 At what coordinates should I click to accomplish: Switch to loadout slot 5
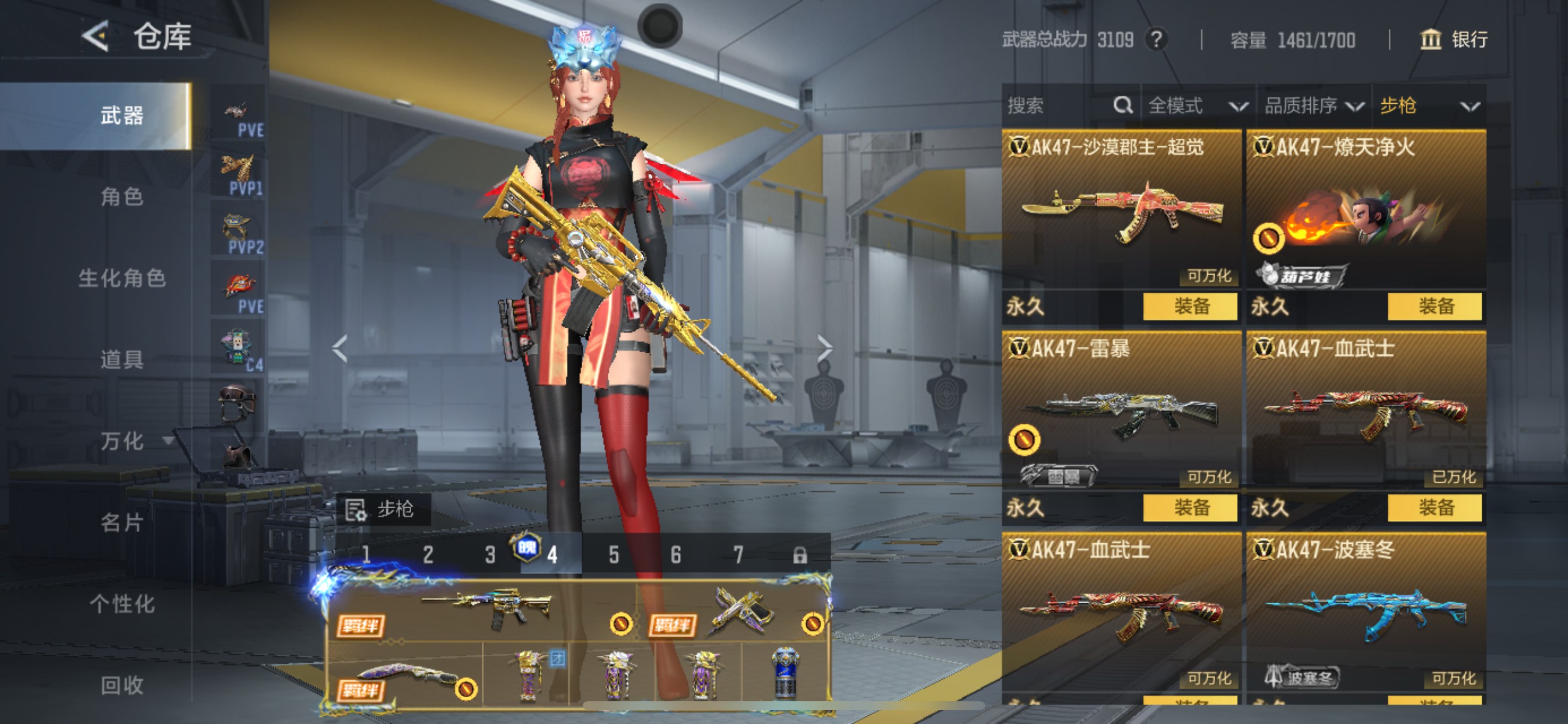614,555
